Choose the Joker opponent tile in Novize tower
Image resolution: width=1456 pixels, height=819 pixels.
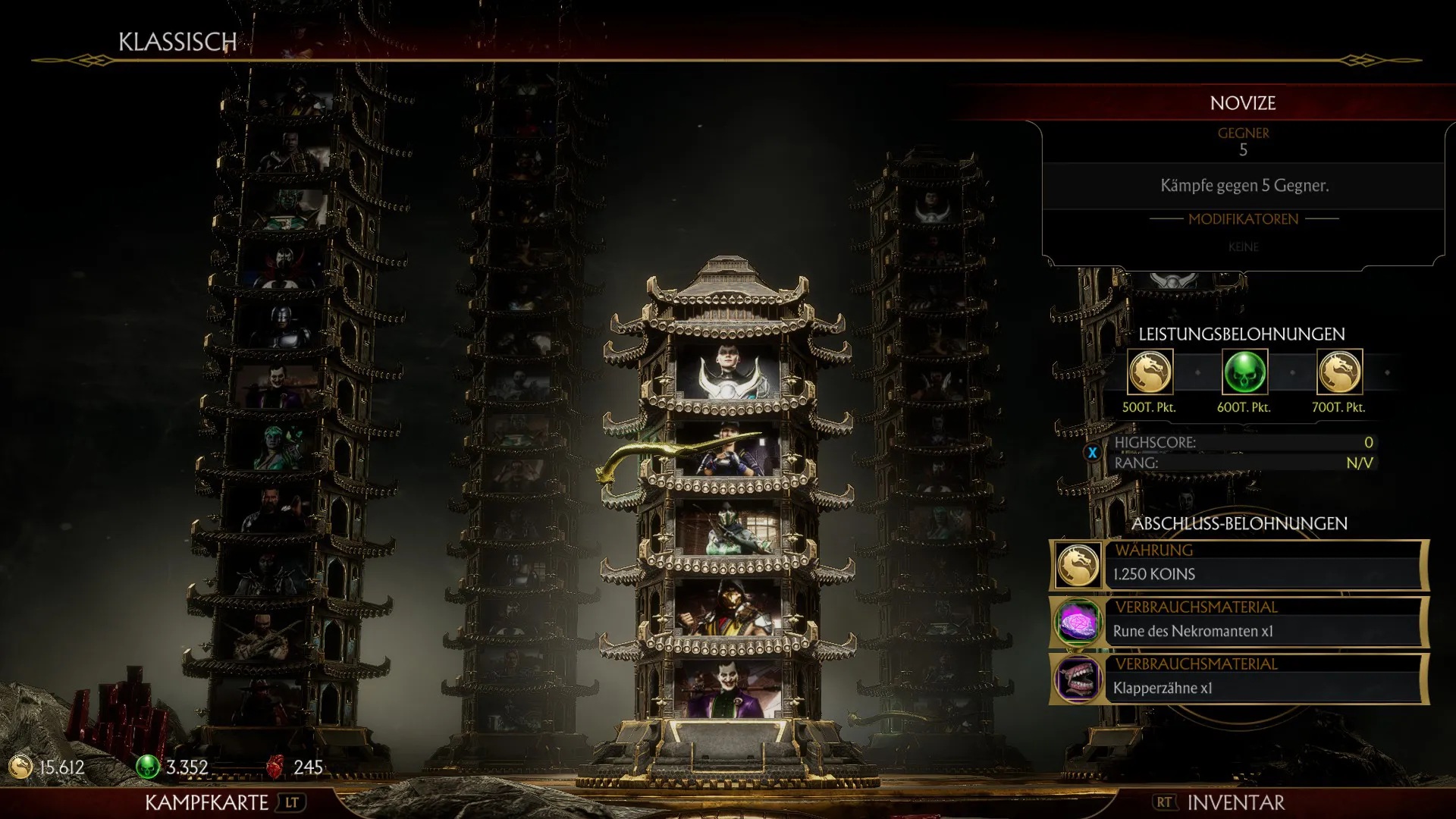point(728,689)
